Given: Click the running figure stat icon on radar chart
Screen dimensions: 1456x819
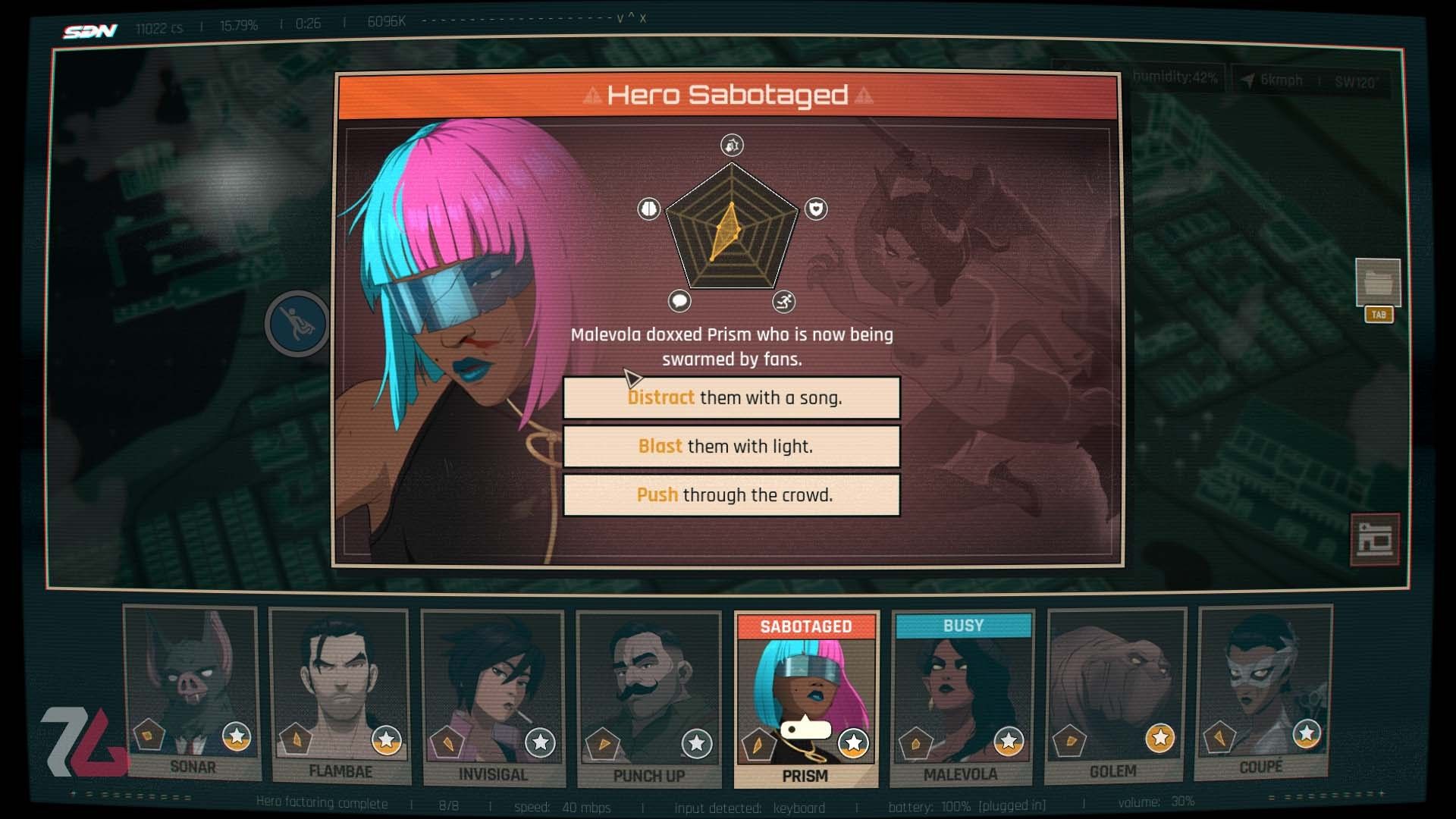Looking at the screenshot, I should 783,302.
